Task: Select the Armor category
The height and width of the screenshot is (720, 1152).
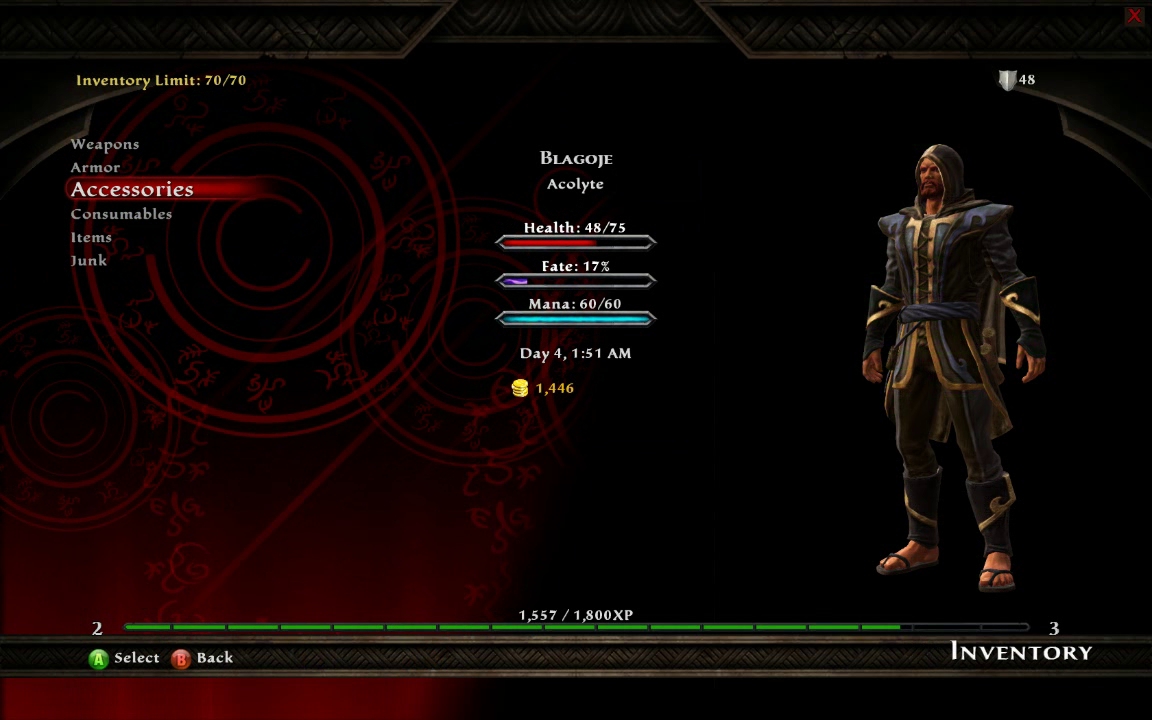Action: pos(95,167)
